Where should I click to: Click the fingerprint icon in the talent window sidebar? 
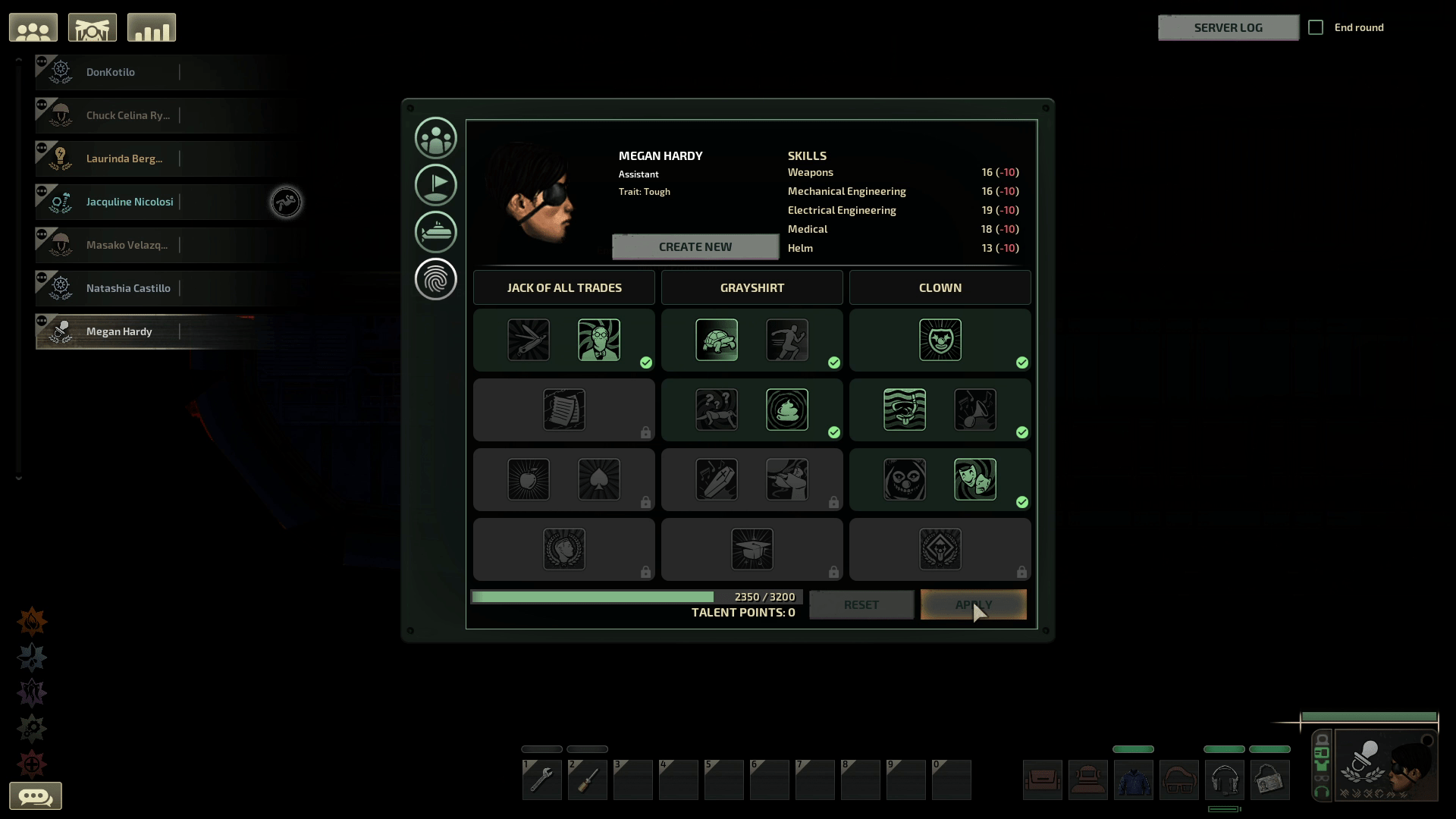click(x=436, y=279)
